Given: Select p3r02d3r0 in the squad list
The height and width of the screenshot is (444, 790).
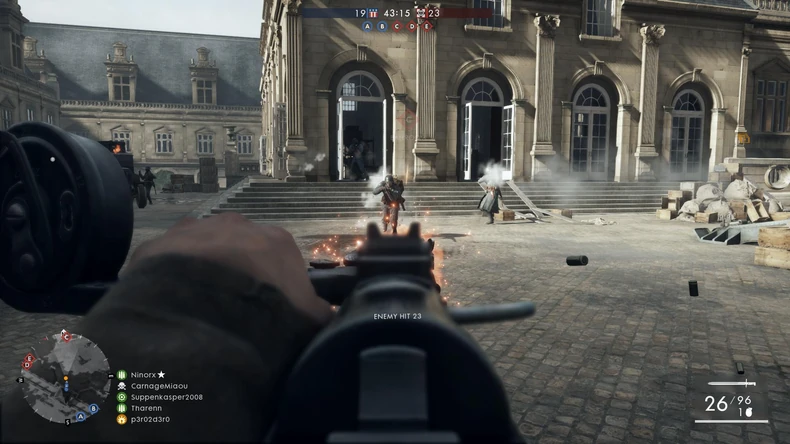Looking at the screenshot, I should pyautogui.click(x=151, y=419).
